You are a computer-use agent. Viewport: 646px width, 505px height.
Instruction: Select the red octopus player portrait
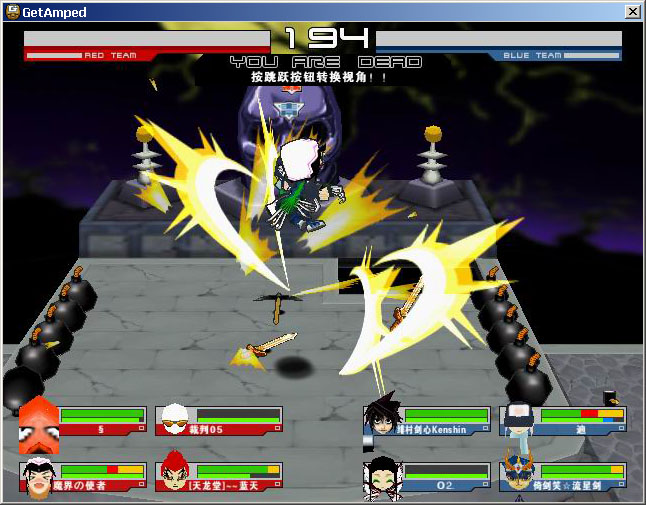(x=39, y=421)
